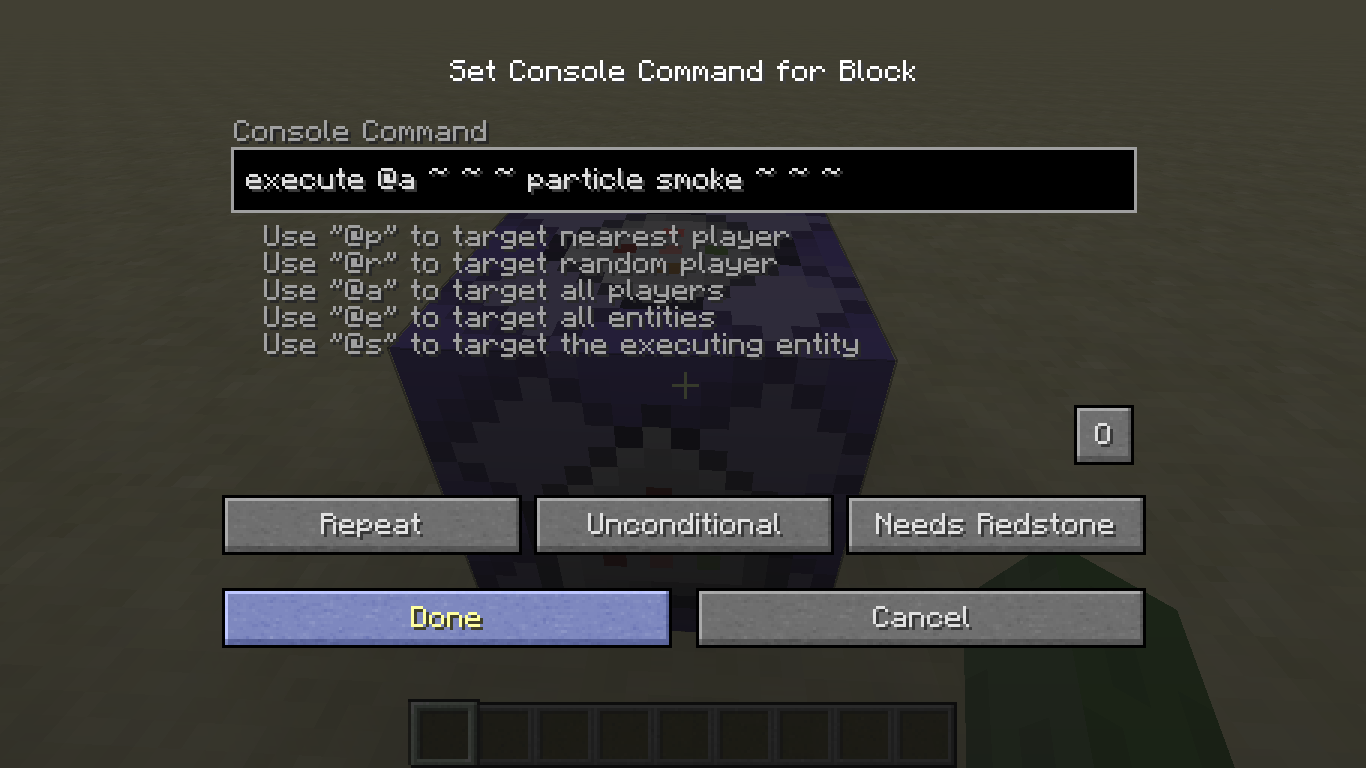The height and width of the screenshot is (768, 1366).
Task: Switch Unconditional to Conditional mode
Action: pos(683,524)
